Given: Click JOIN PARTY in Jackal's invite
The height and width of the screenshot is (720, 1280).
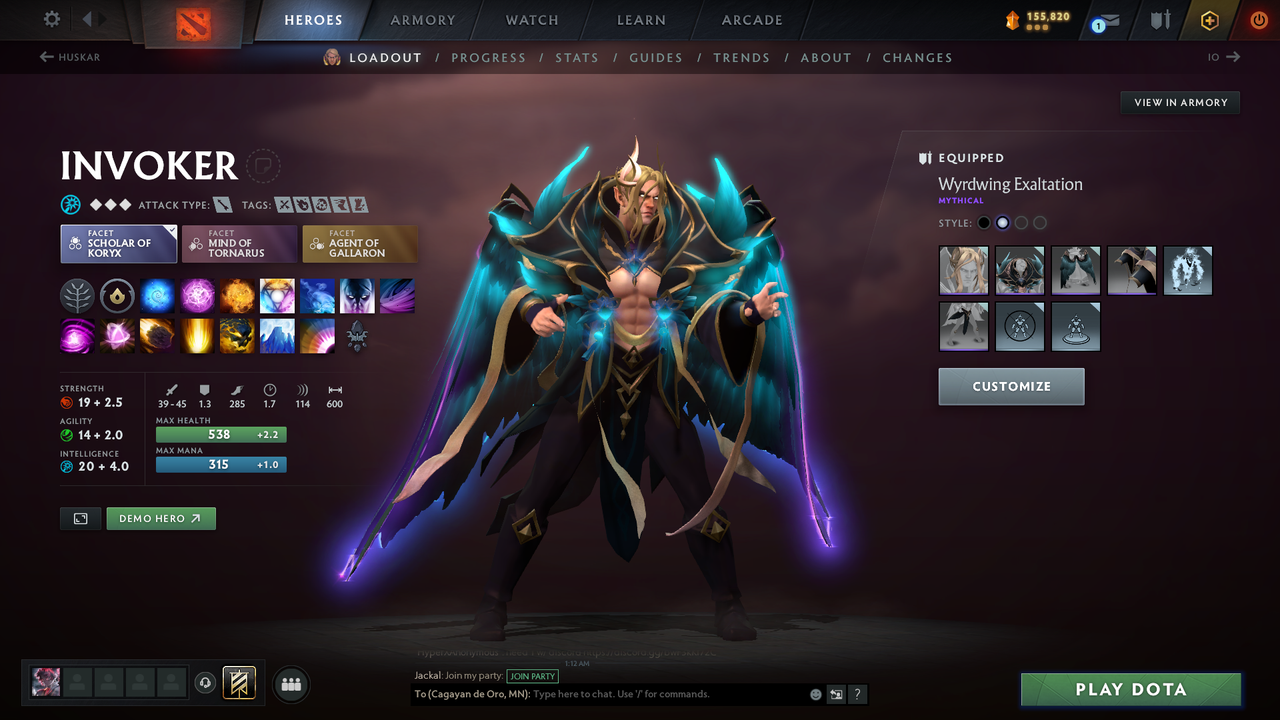Looking at the screenshot, I should click(x=532, y=676).
